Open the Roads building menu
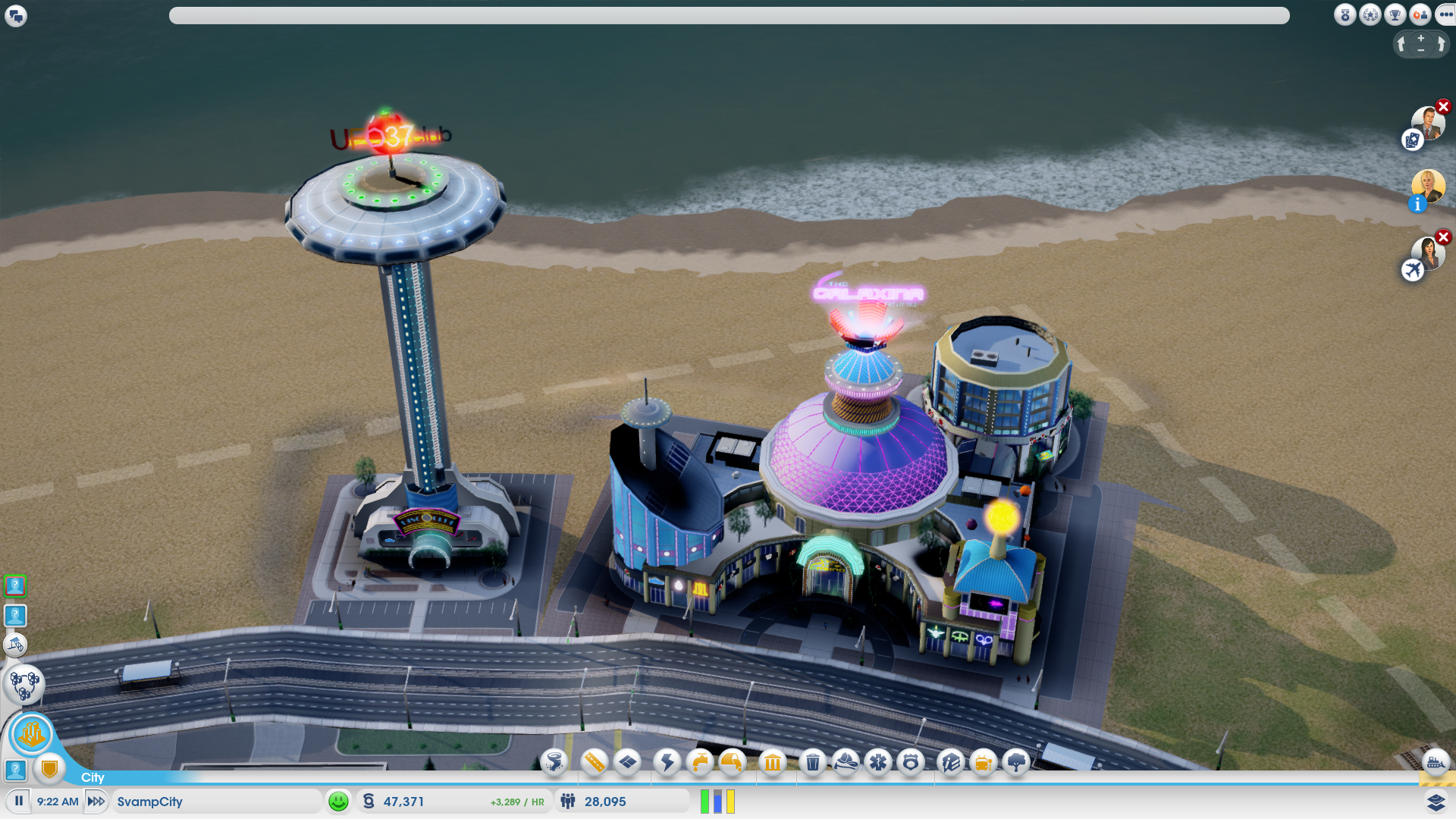This screenshot has height=819, width=1456. [x=595, y=761]
